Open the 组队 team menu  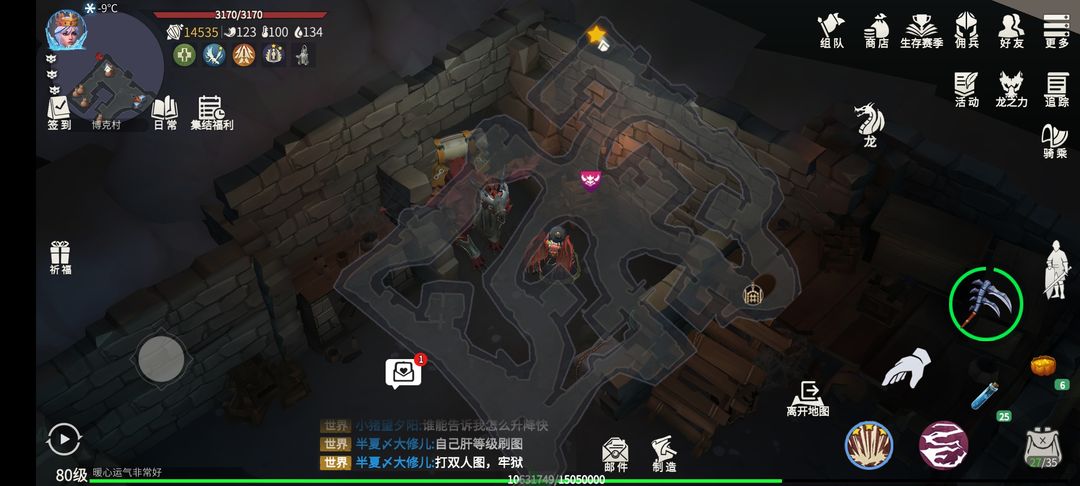(x=831, y=29)
